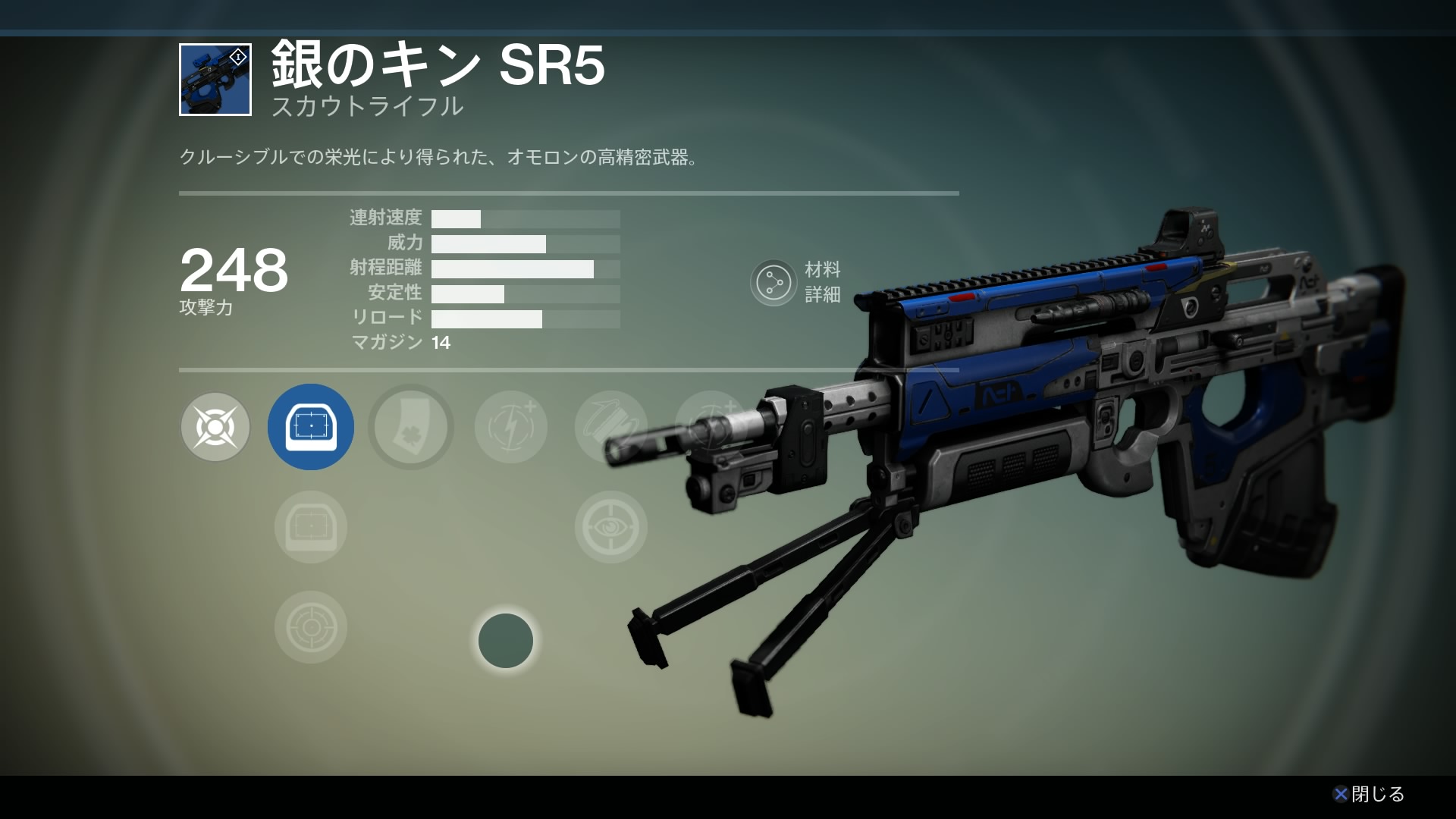
Task: Choose the blue highlighted sight perk
Action: [x=311, y=427]
